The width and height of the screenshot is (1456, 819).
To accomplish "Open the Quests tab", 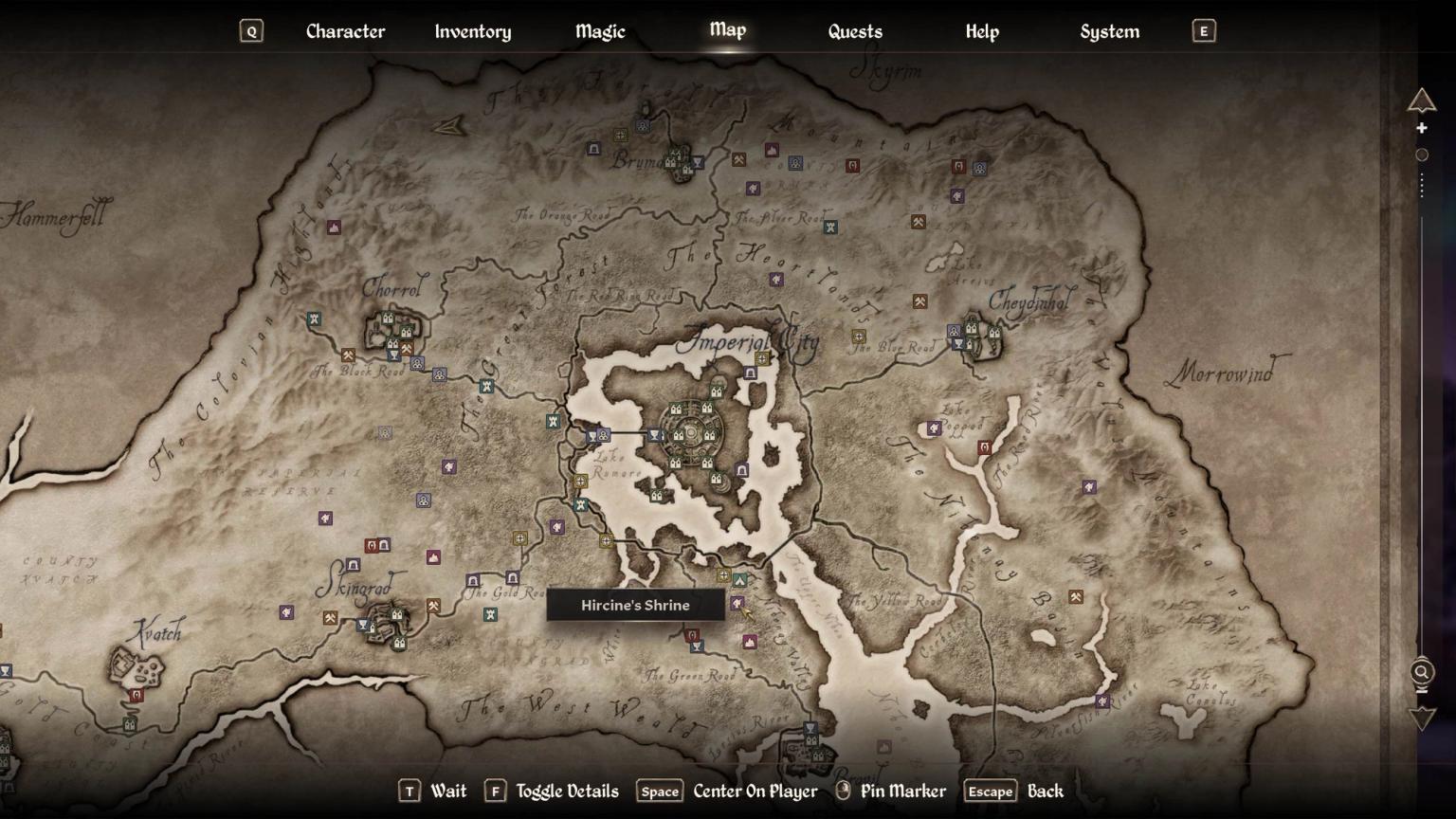I will (x=853, y=31).
